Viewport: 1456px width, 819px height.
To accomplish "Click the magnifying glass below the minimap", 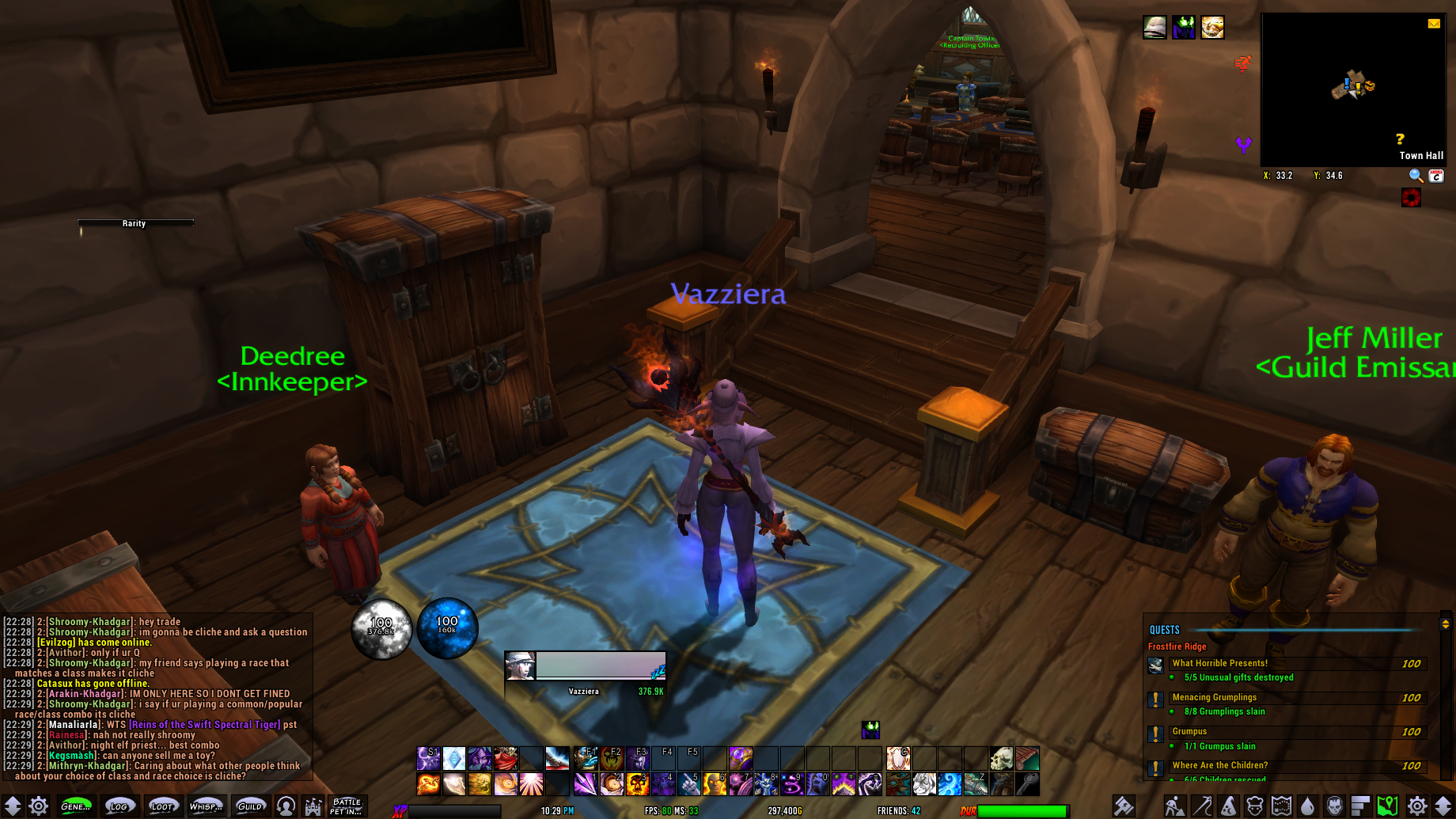I will tap(1416, 176).
